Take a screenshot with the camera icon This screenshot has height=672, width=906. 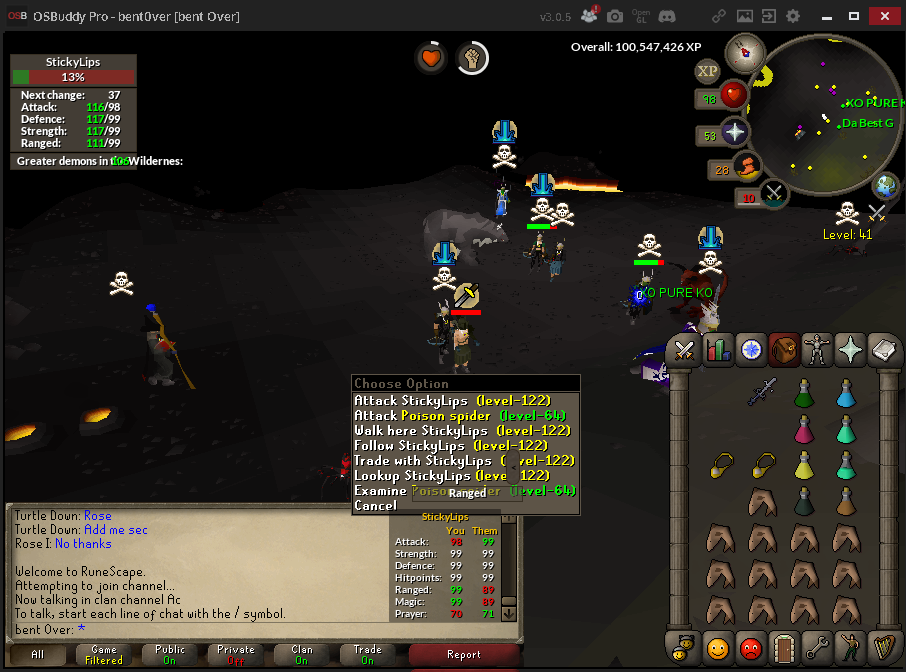(x=615, y=17)
